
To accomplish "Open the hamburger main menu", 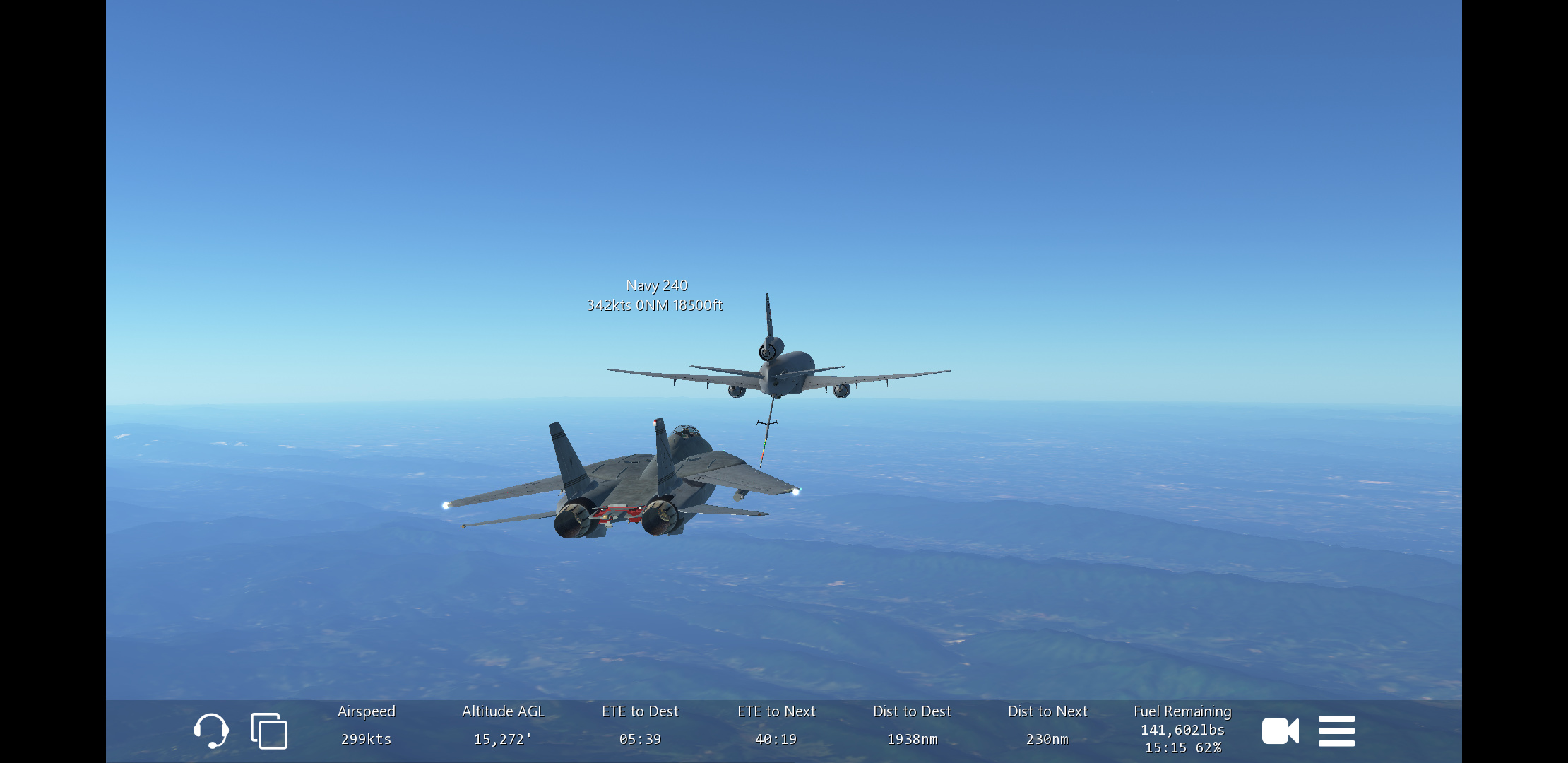I will (x=1336, y=731).
